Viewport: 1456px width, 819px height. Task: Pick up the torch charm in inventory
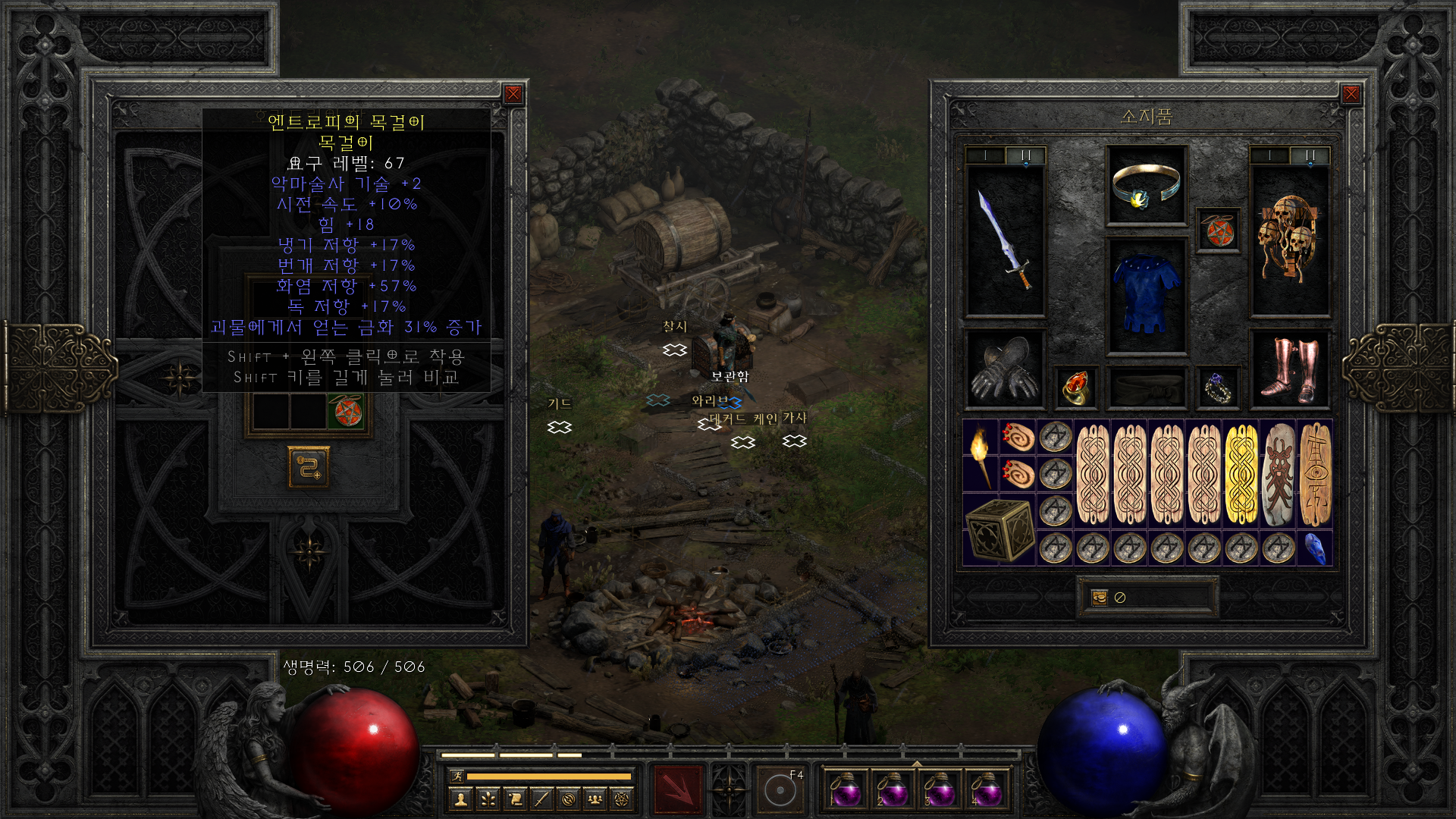click(x=980, y=455)
